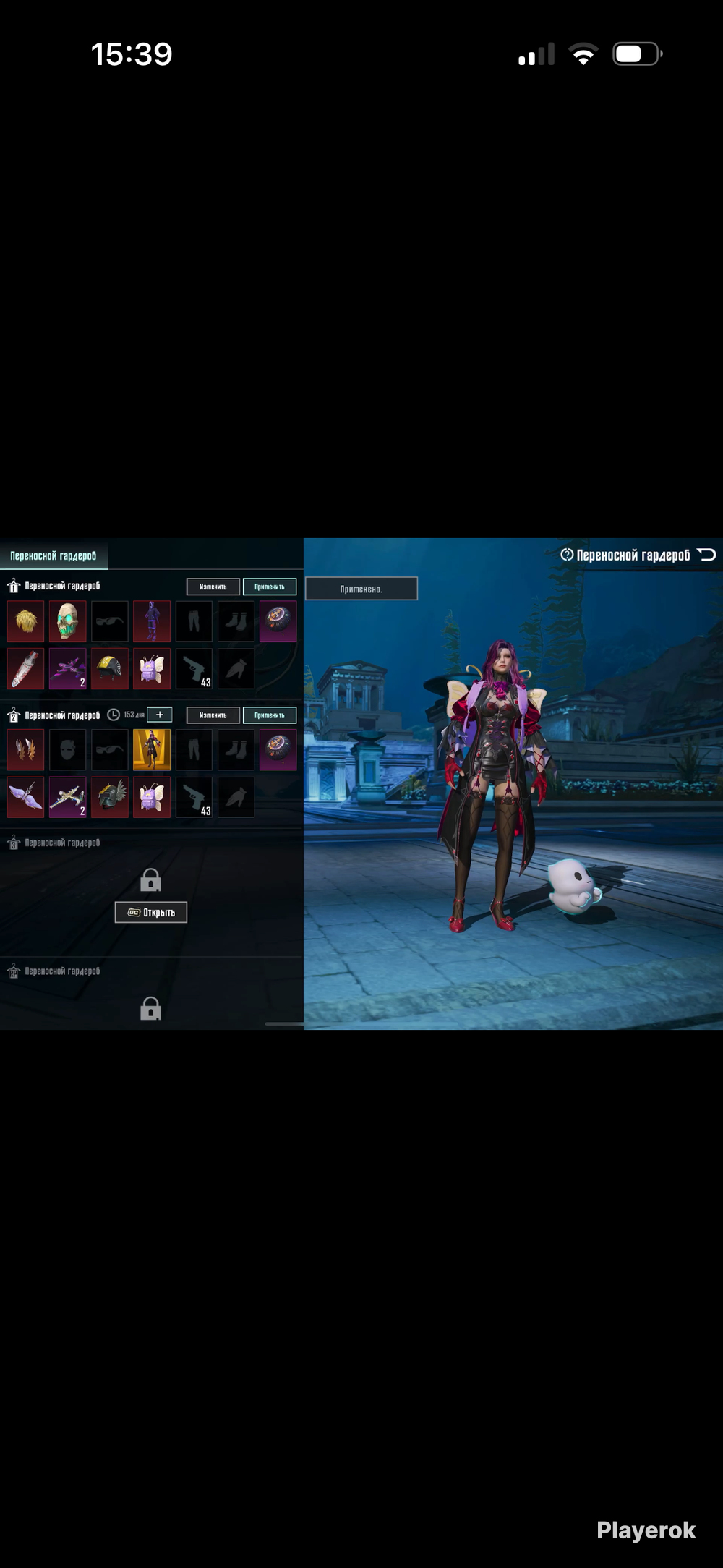The width and height of the screenshot is (723, 1568).
Task: Pick the white and gold plane slot
Action: [x=68, y=797]
